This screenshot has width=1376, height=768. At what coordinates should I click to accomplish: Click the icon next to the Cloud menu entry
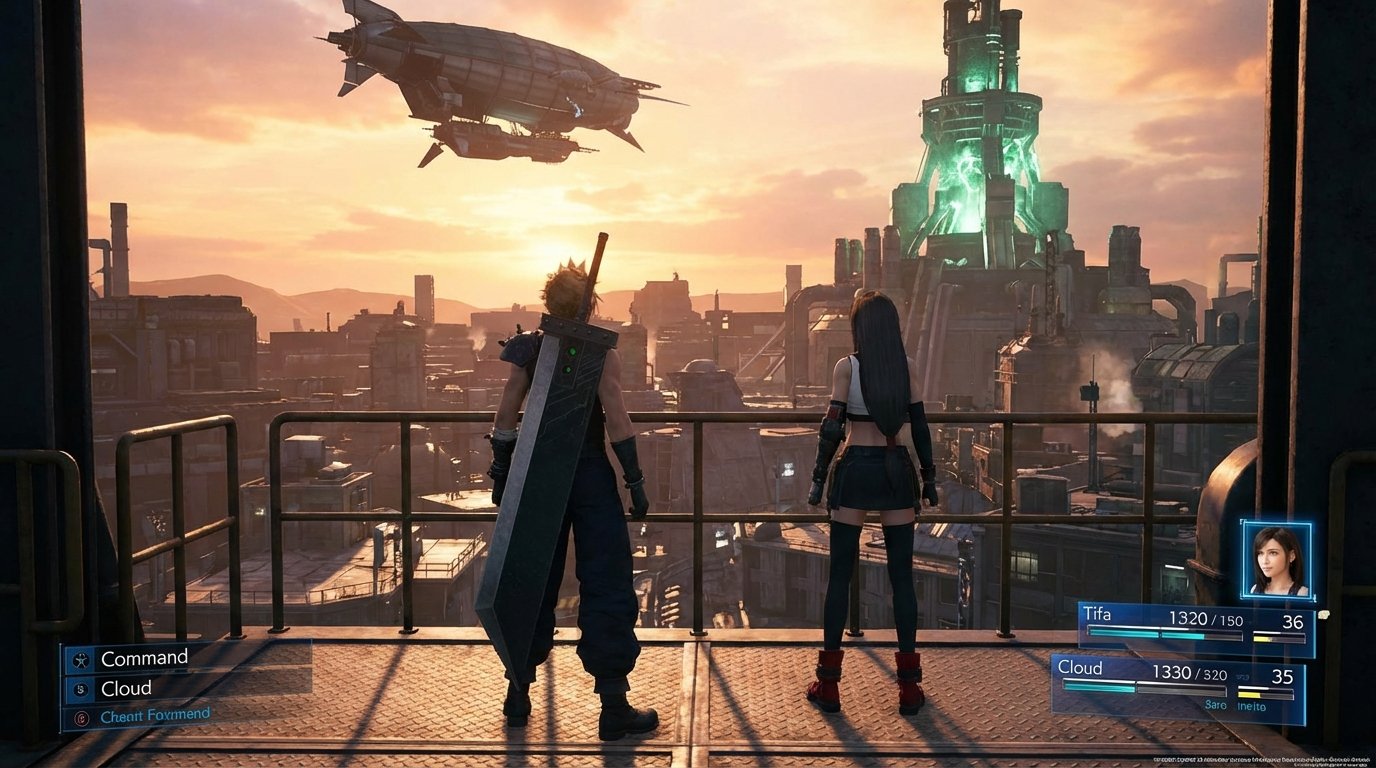[81, 688]
